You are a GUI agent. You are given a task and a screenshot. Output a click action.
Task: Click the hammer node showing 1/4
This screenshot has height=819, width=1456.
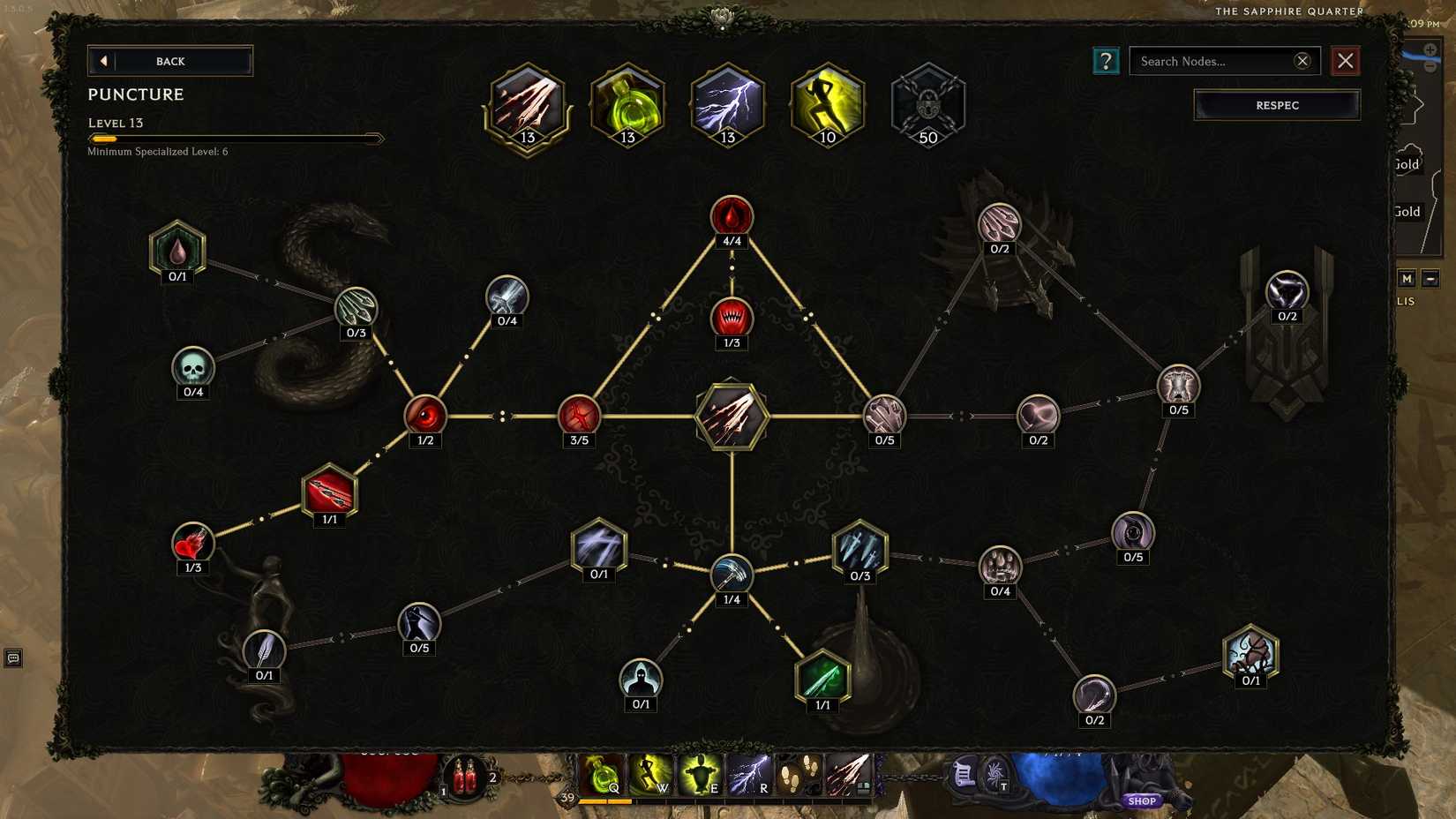pos(731,575)
